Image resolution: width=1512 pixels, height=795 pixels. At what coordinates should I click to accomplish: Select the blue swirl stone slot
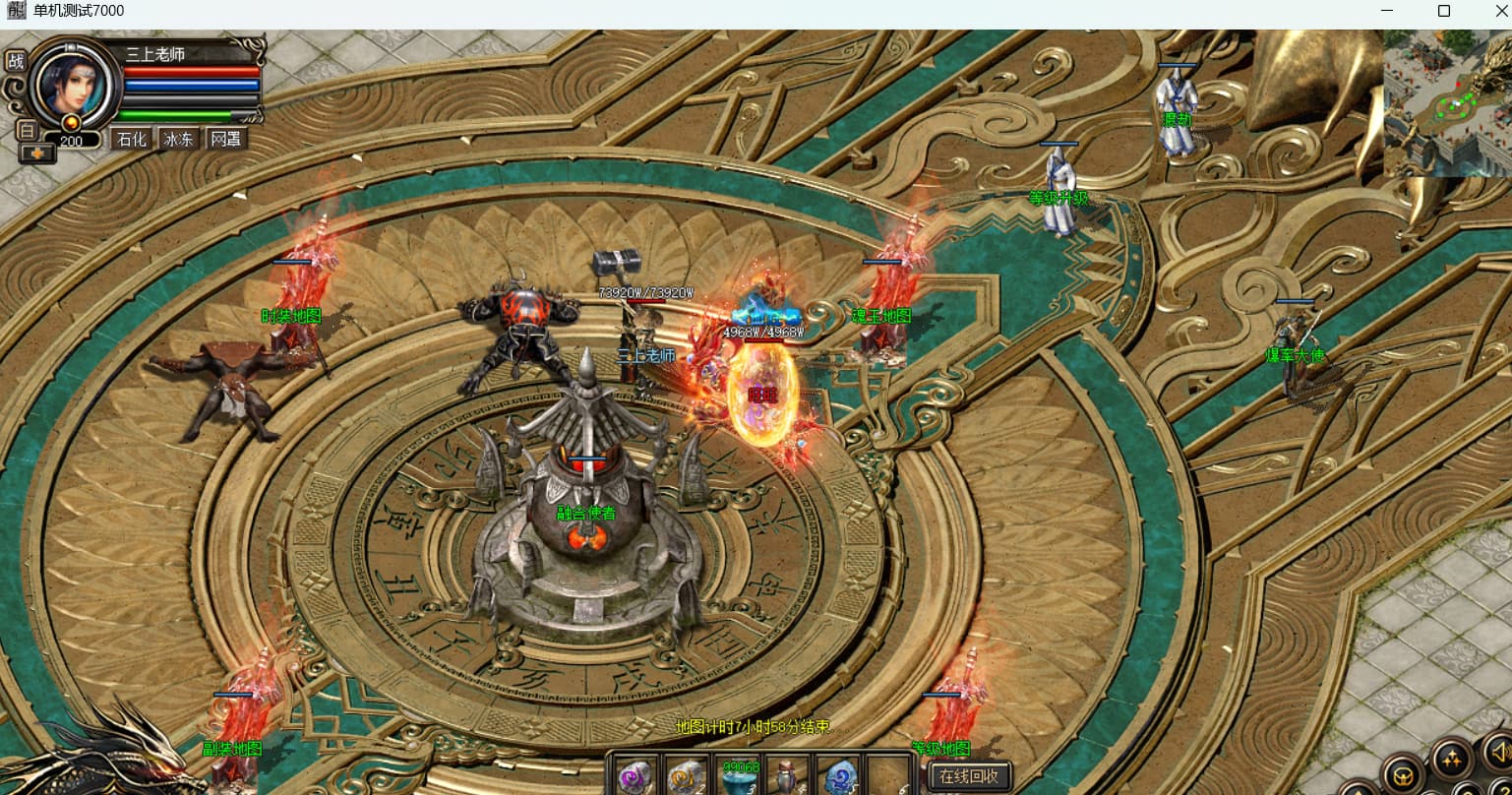coord(838,776)
